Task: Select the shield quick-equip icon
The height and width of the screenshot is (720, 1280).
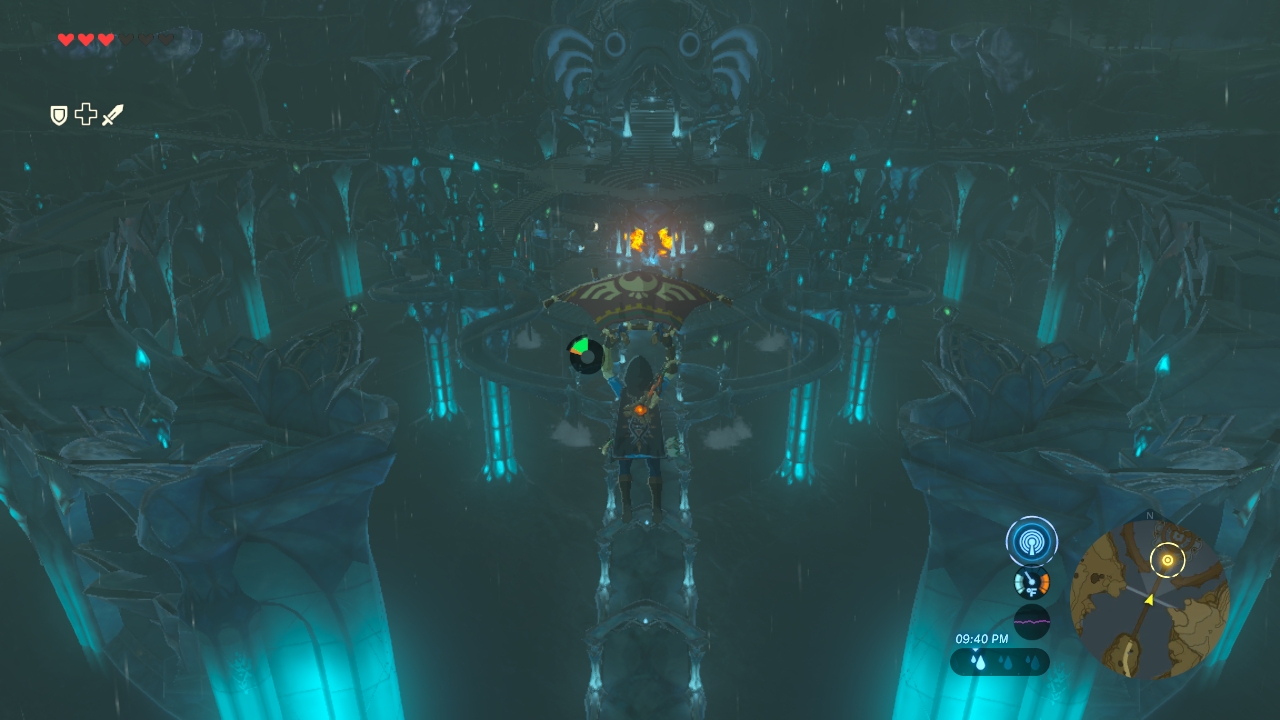Action: (59, 115)
